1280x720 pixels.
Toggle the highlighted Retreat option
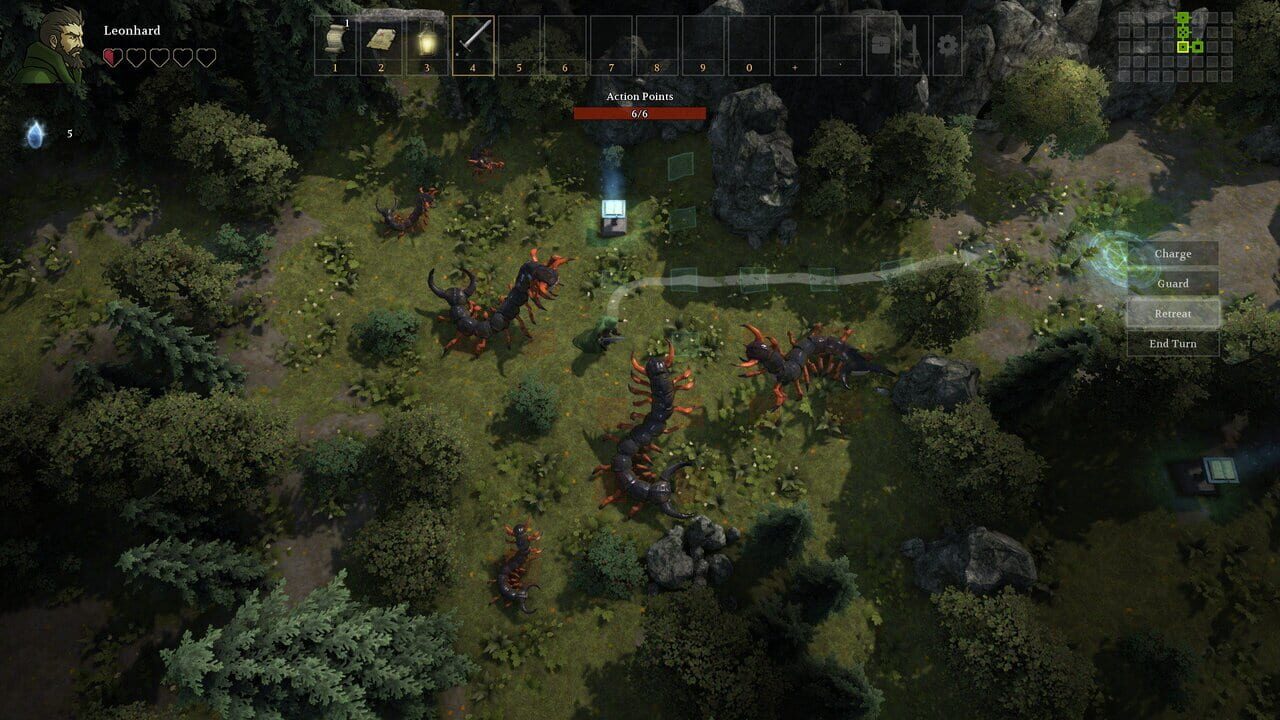pyautogui.click(x=1171, y=313)
